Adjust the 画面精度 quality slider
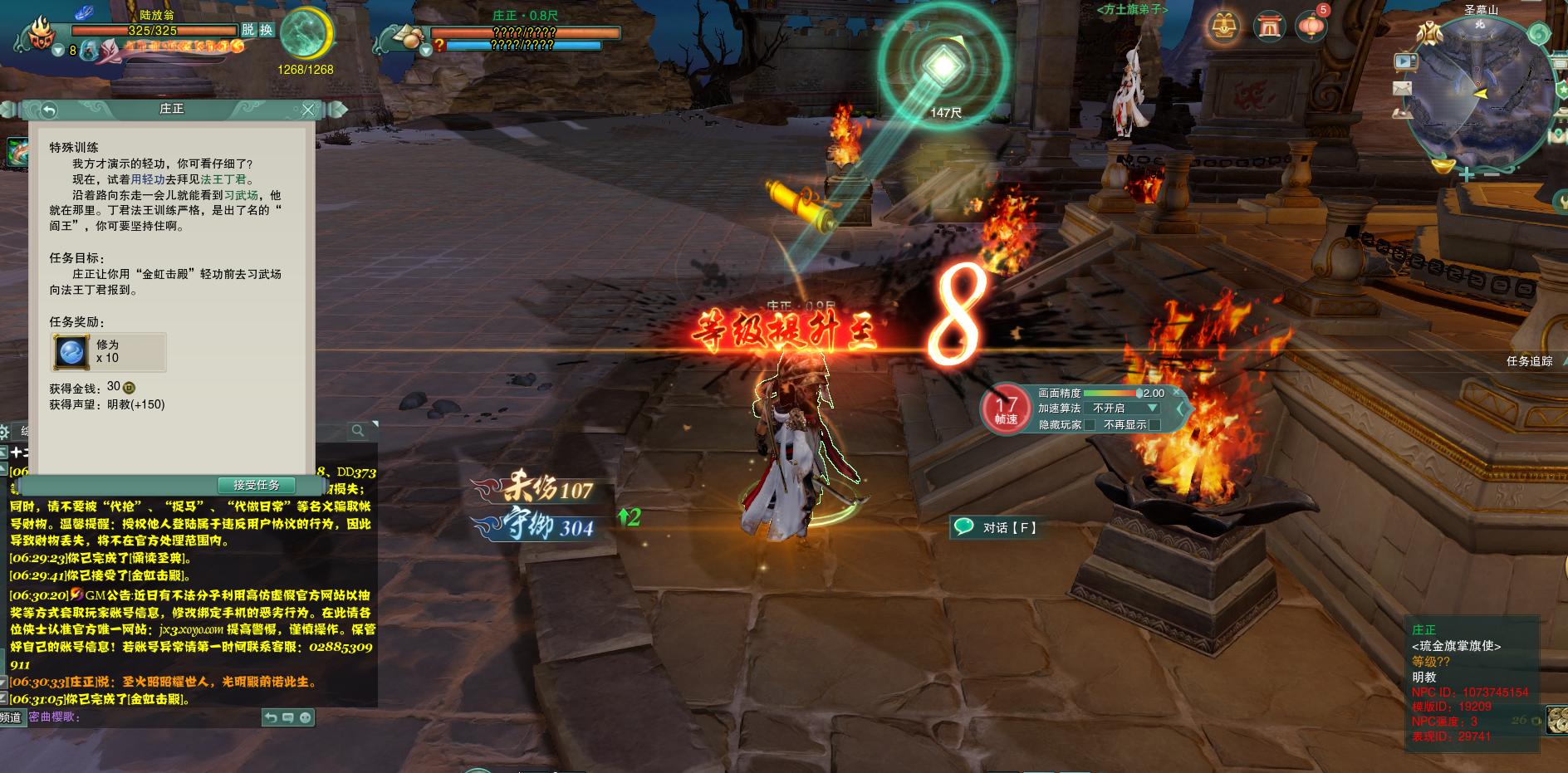Screen dimensions: 1568x773 pos(1138,394)
